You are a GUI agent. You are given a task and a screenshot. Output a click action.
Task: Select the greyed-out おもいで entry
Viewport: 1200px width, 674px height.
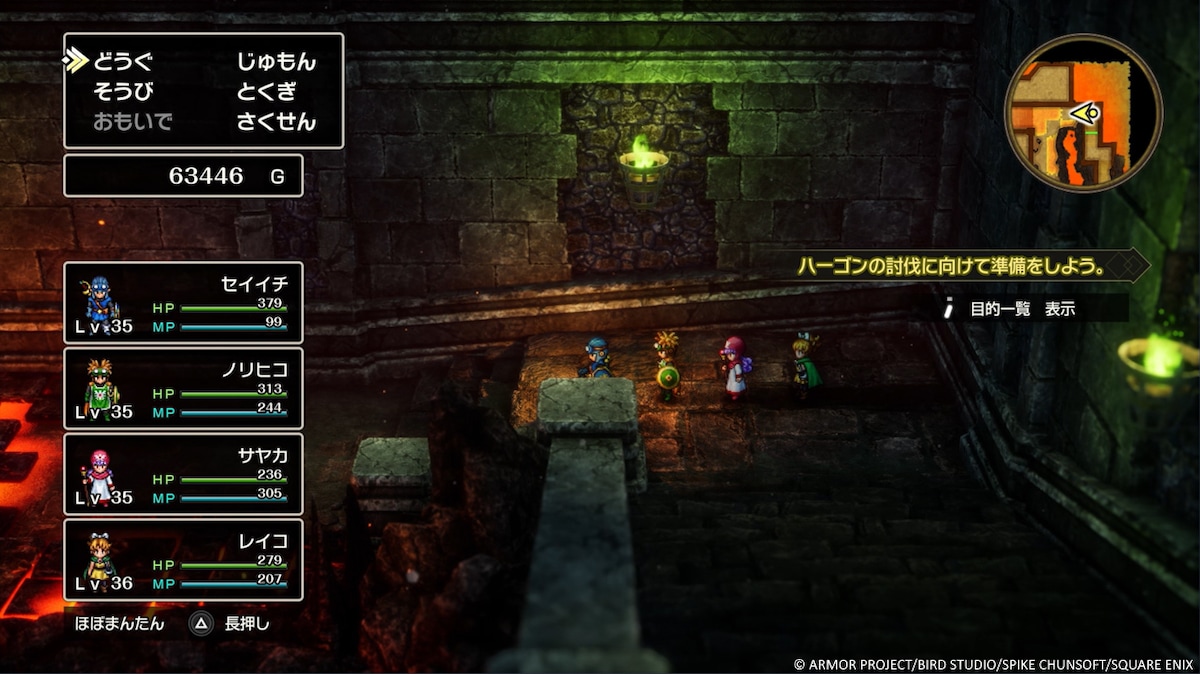132,122
